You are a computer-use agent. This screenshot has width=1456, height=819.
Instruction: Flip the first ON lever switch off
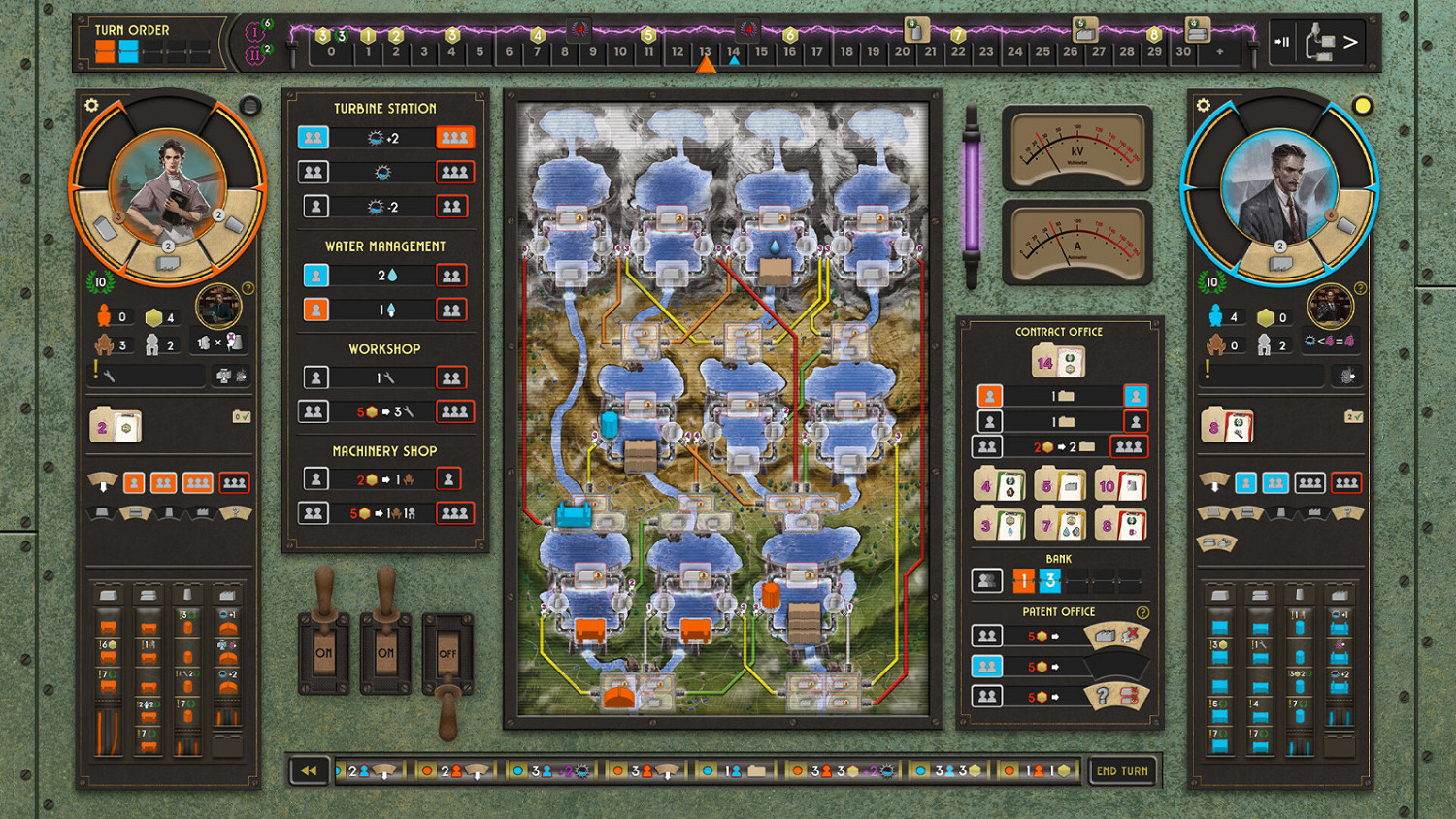325,650
